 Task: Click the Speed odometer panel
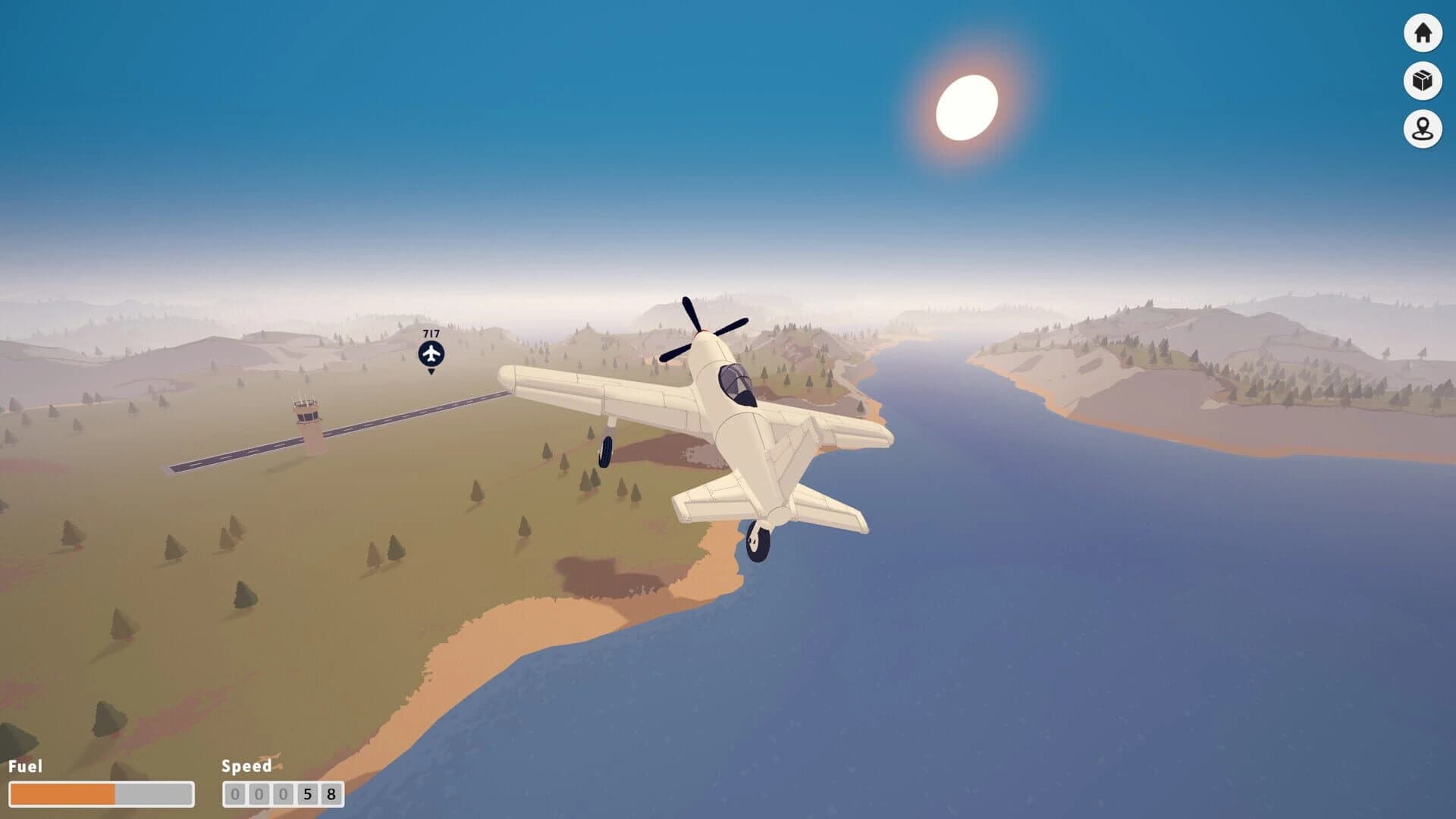(282, 793)
